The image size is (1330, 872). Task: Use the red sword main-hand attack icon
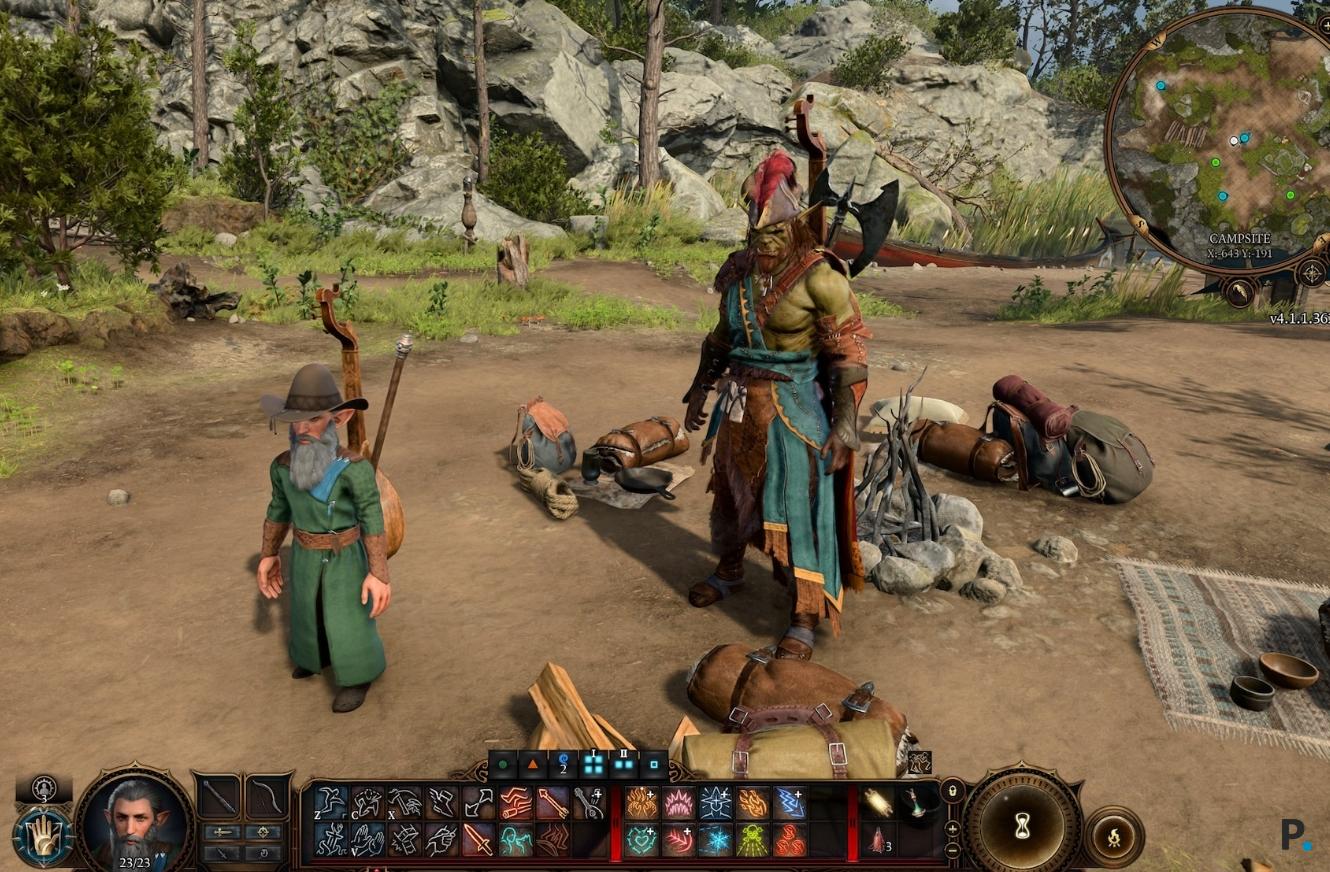477,838
